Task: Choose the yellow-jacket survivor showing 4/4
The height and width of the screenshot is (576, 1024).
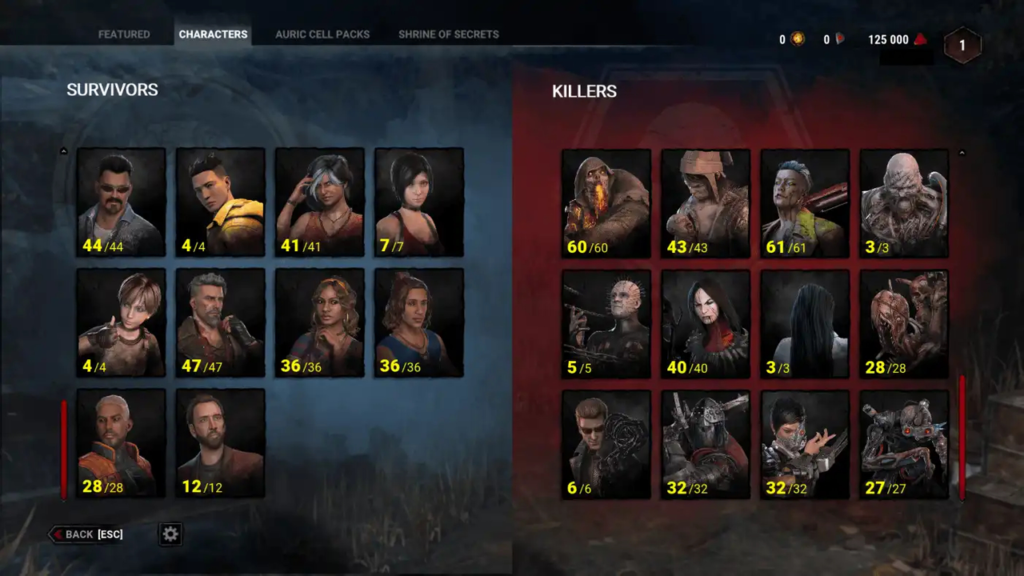Action: coord(220,202)
